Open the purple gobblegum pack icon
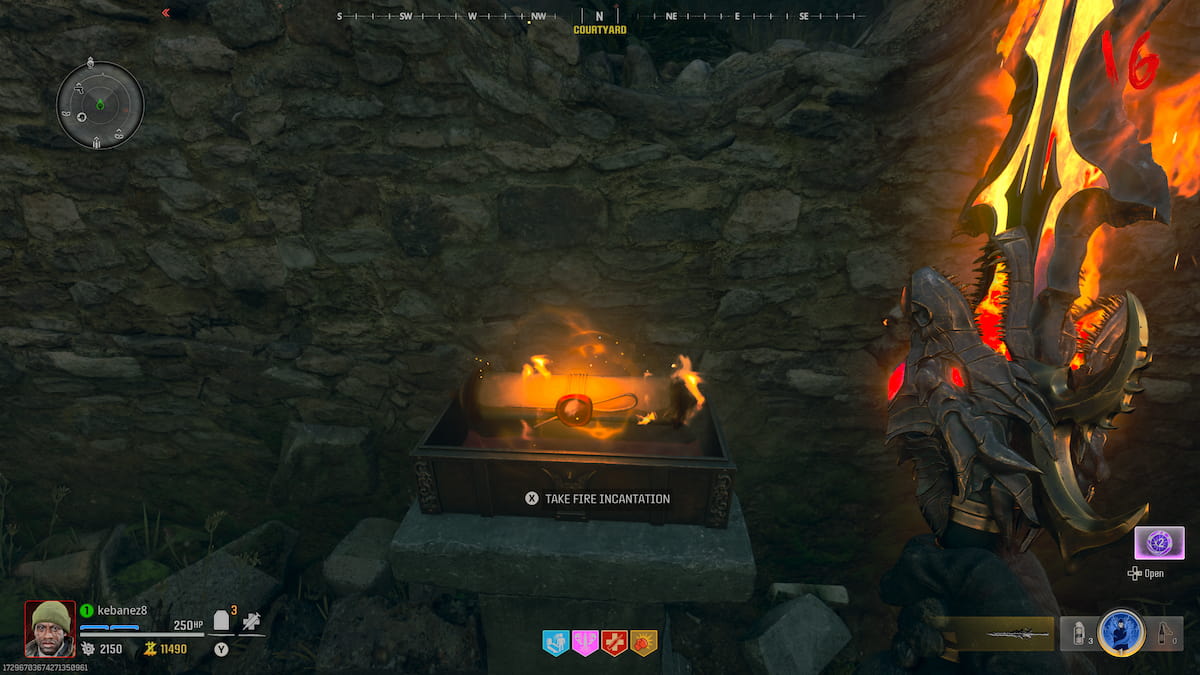This screenshot has width=1200, height=675. point(1159,543)
